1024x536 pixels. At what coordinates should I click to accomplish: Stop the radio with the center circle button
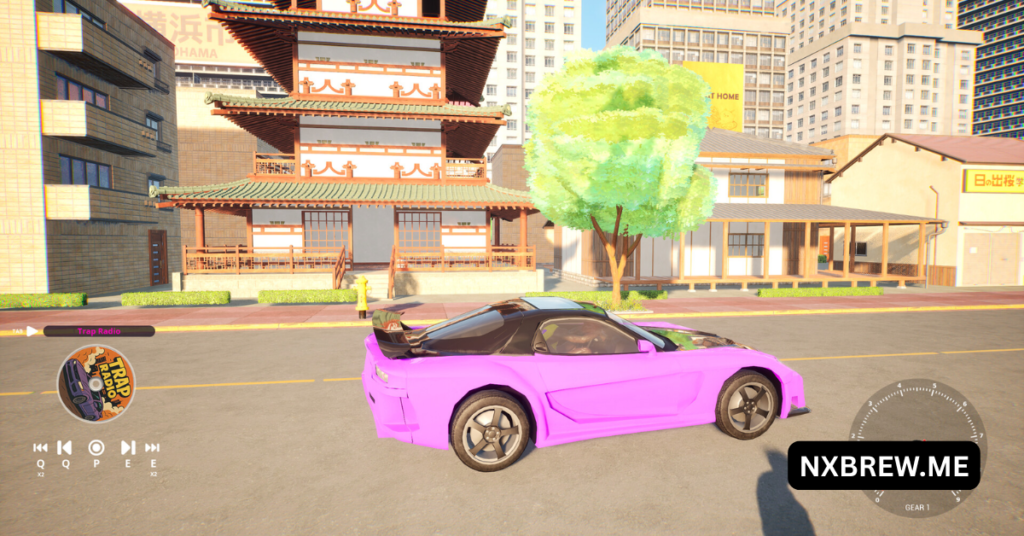[96, 448]
